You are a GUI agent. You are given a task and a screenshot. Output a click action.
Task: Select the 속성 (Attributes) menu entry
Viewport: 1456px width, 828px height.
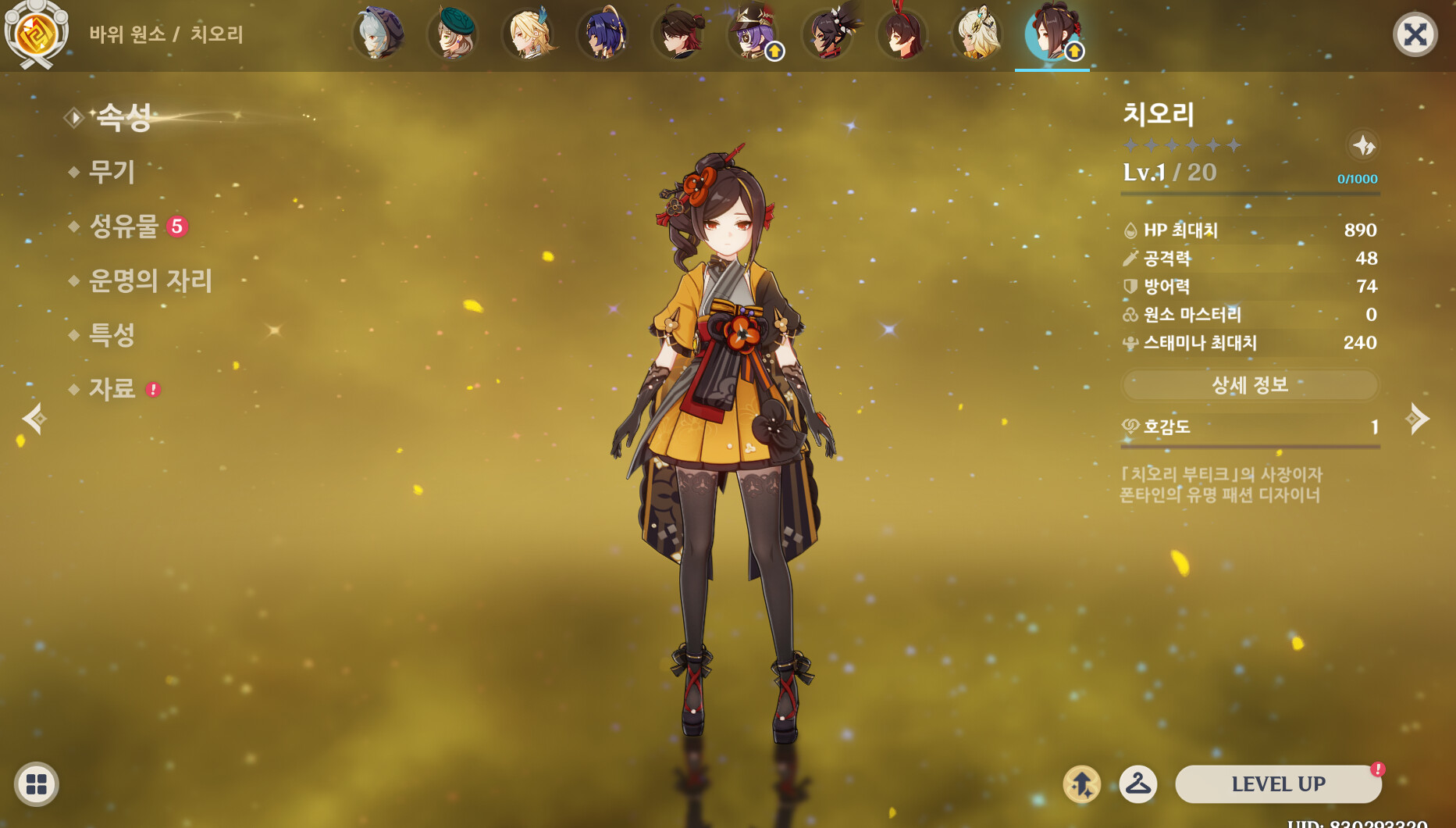click(x=123, y=117)
